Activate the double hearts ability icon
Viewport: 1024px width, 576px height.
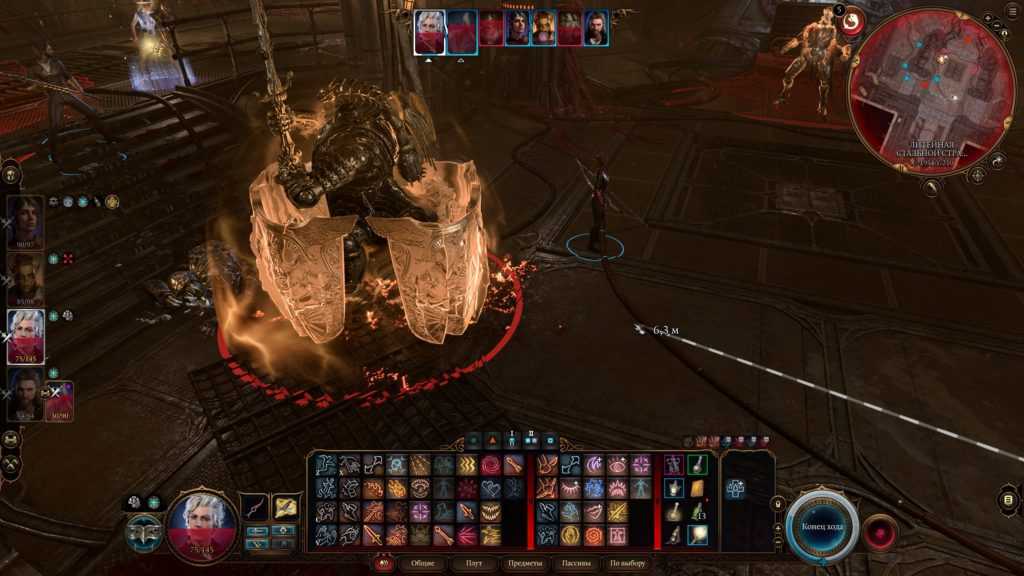[x=490, y=488]
